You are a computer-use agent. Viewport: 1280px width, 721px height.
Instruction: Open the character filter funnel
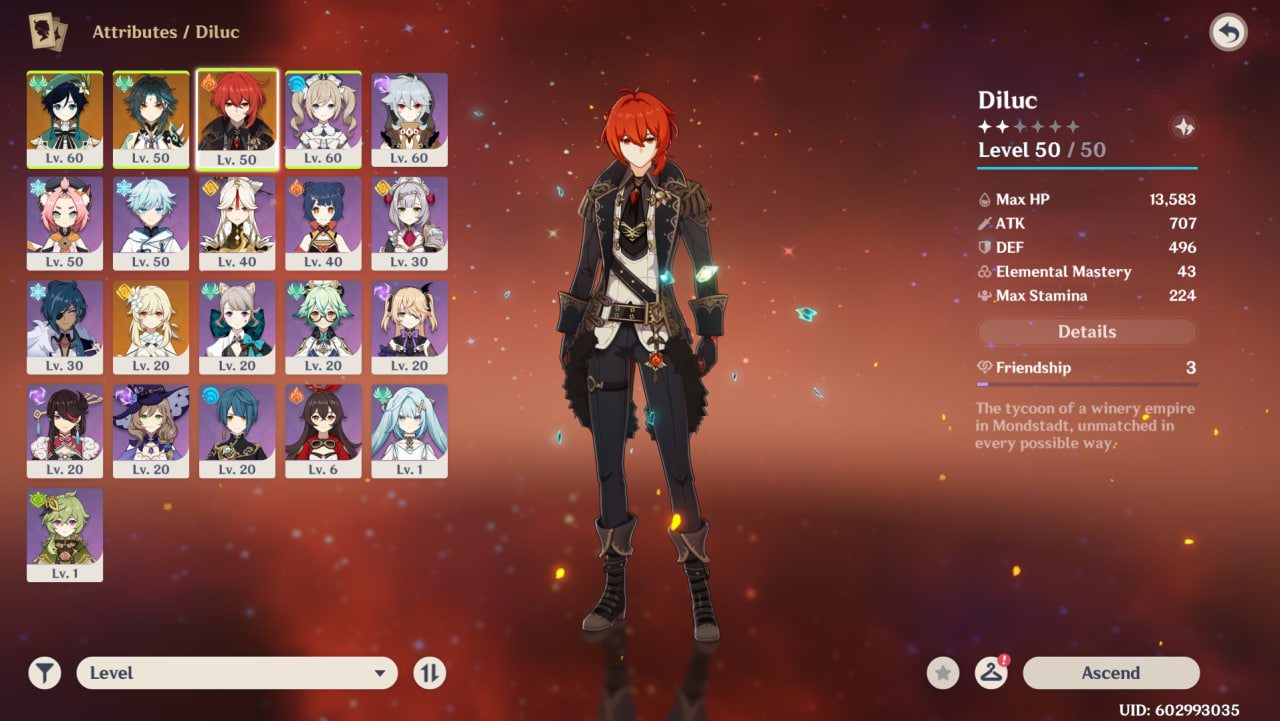point(45,673)
